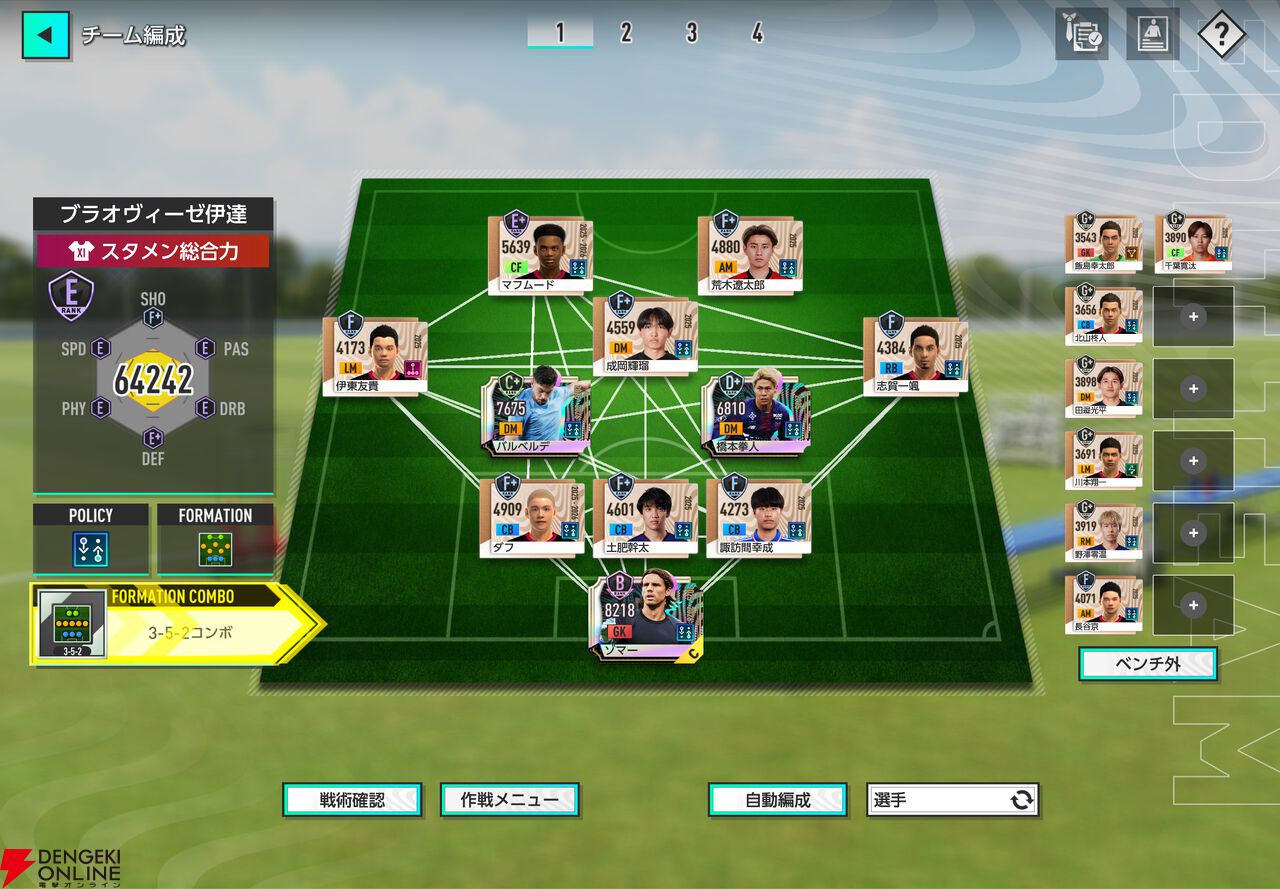
Task: Switch to team slot tab 3
Action: tap(691, 33)
